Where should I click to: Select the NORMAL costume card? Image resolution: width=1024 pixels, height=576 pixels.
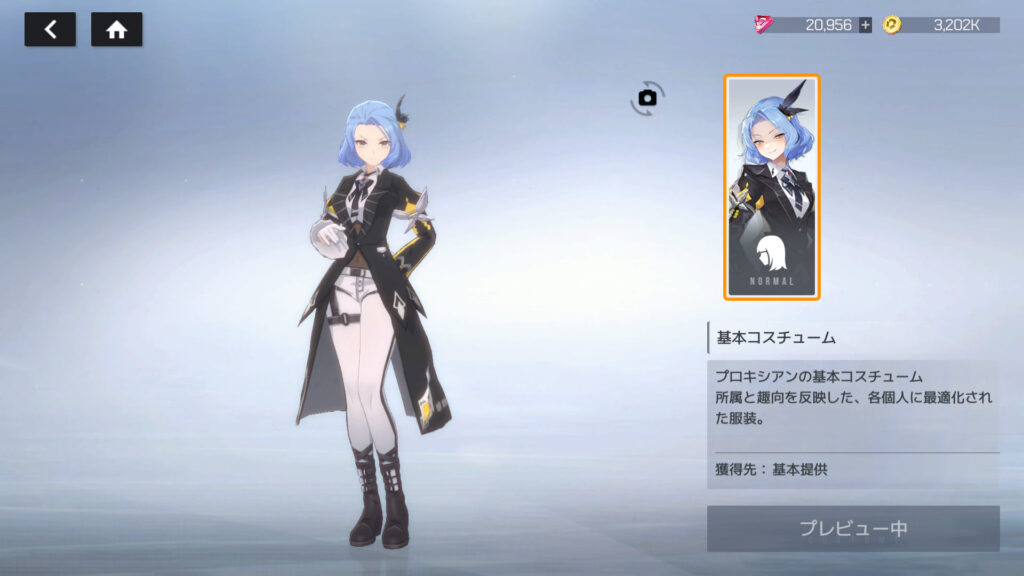[771, 187]
